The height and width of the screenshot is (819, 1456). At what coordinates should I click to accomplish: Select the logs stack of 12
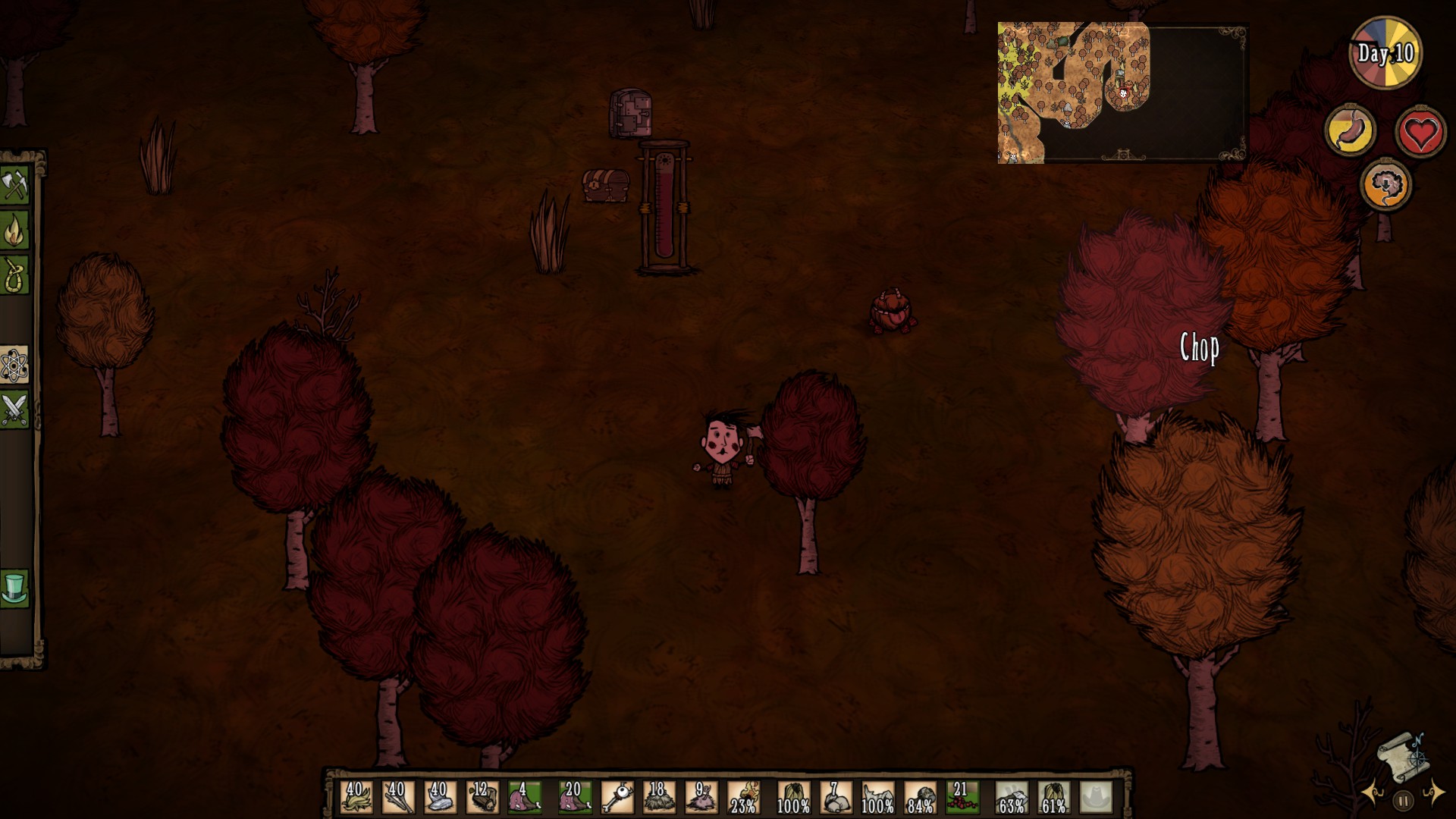(x=482, y=798)
